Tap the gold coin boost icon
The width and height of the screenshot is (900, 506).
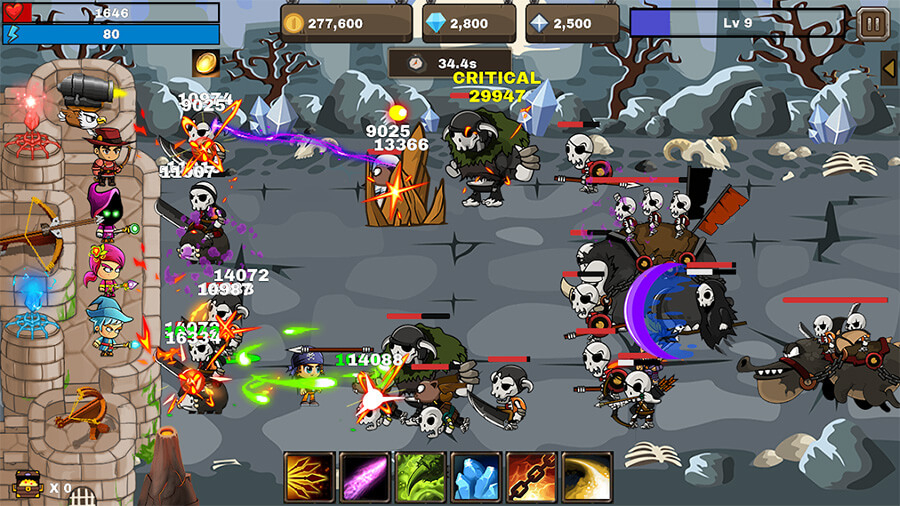point(206,62)
